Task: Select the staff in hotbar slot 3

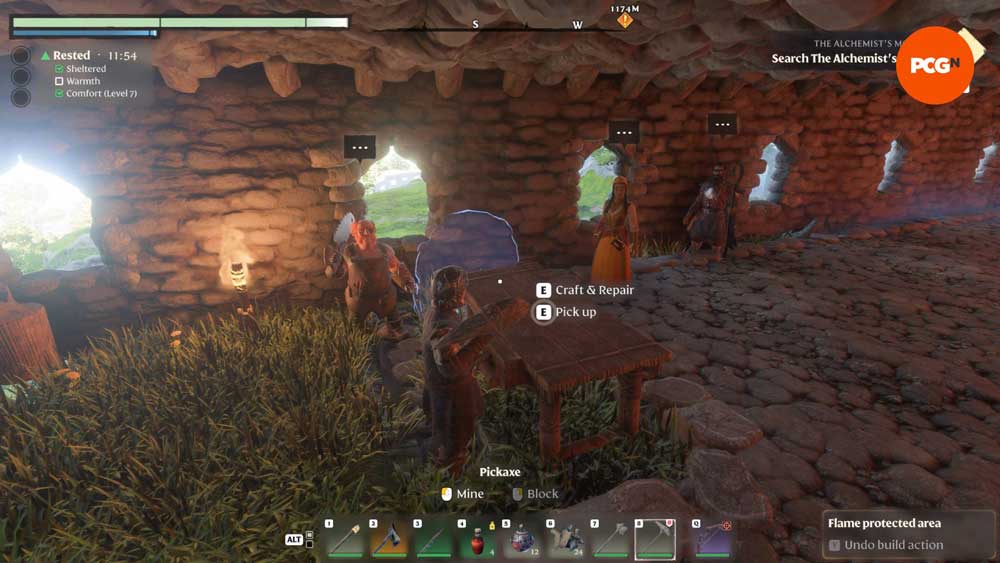Action: tap(432, 540)
